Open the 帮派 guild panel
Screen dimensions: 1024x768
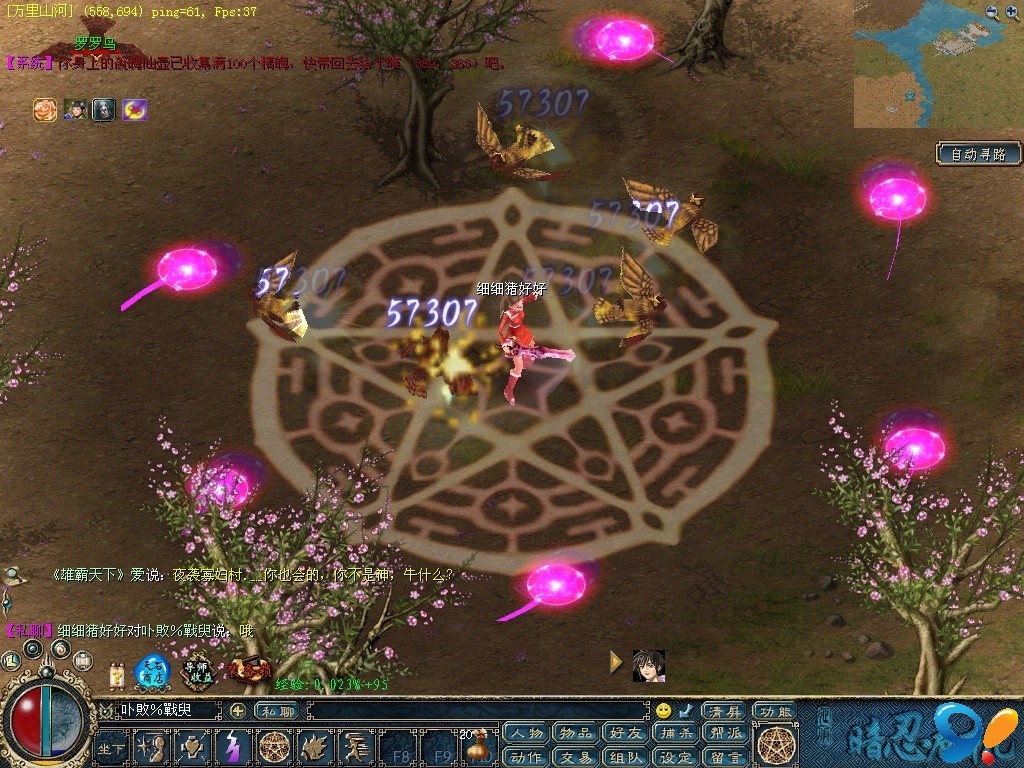(725, 733)
